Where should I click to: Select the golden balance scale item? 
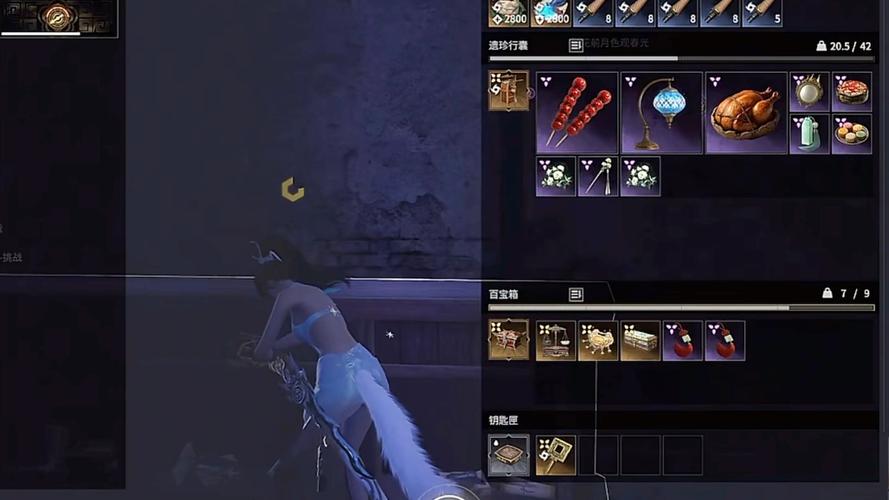[555, 340]
